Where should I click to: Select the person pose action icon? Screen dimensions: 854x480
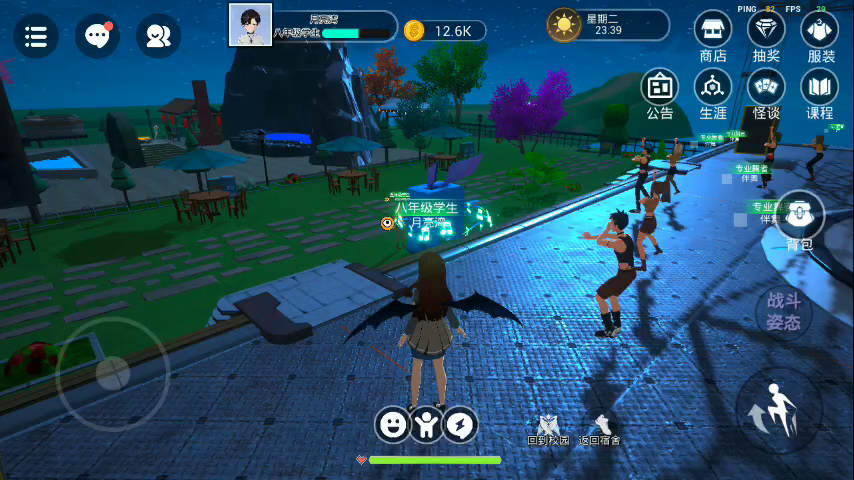(427, 425)
